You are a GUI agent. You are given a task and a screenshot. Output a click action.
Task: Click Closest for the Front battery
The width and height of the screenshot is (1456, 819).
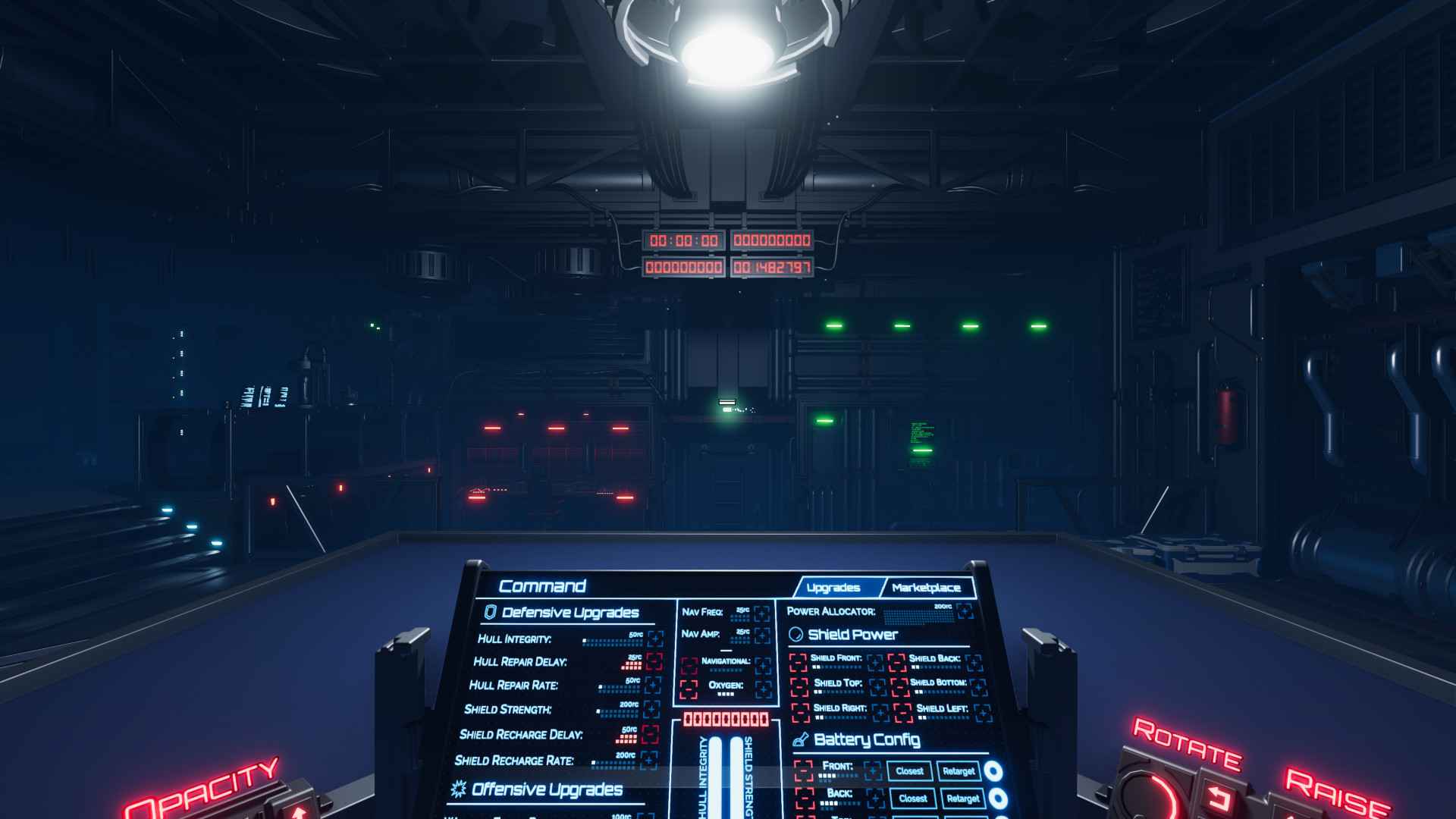pyautogui.click(x=910, y=772)
